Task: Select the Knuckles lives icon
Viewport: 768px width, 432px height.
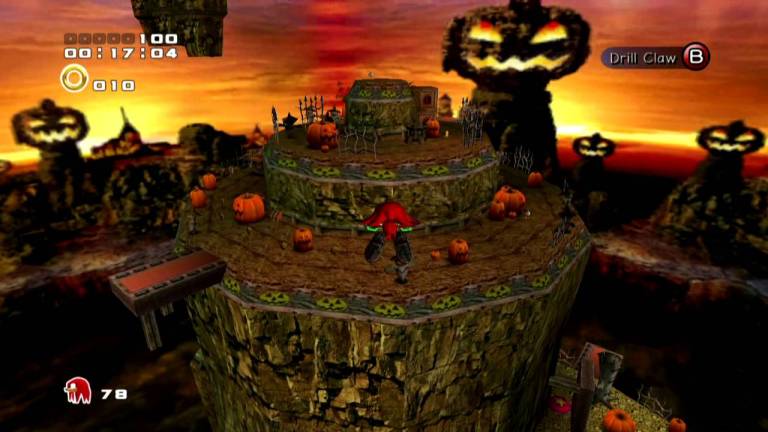Action: (x=77, y=391)
